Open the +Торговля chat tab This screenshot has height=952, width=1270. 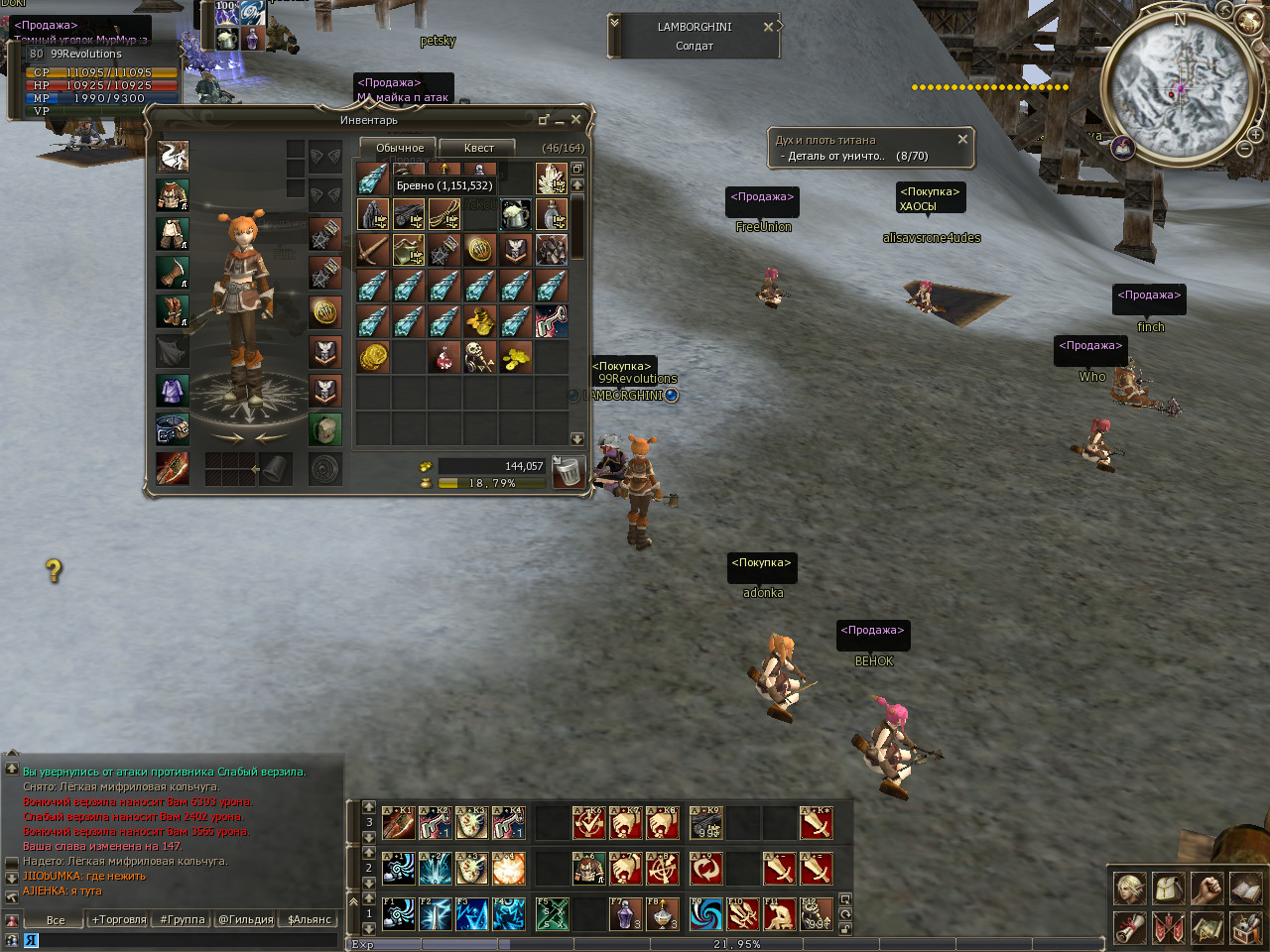119,920
